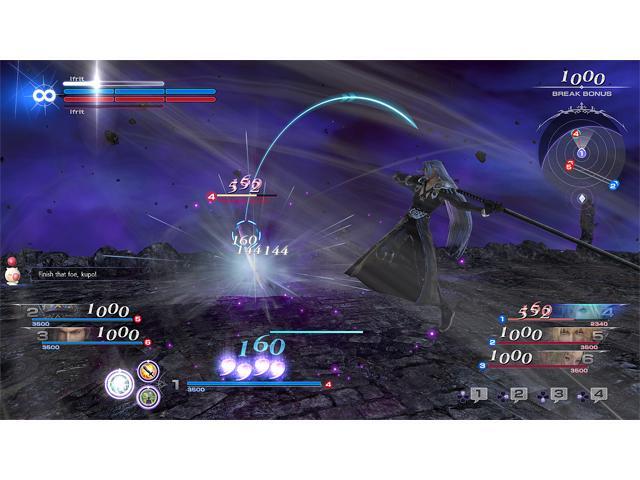640x480 pixels.
Task: Choose chat message slot 4
Action: pos(597,395)
